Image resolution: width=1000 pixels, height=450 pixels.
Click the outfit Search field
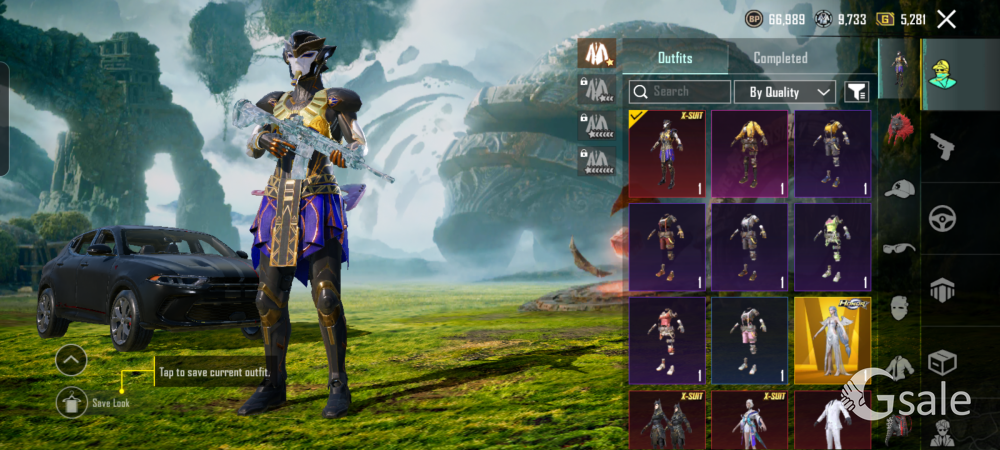680,92
